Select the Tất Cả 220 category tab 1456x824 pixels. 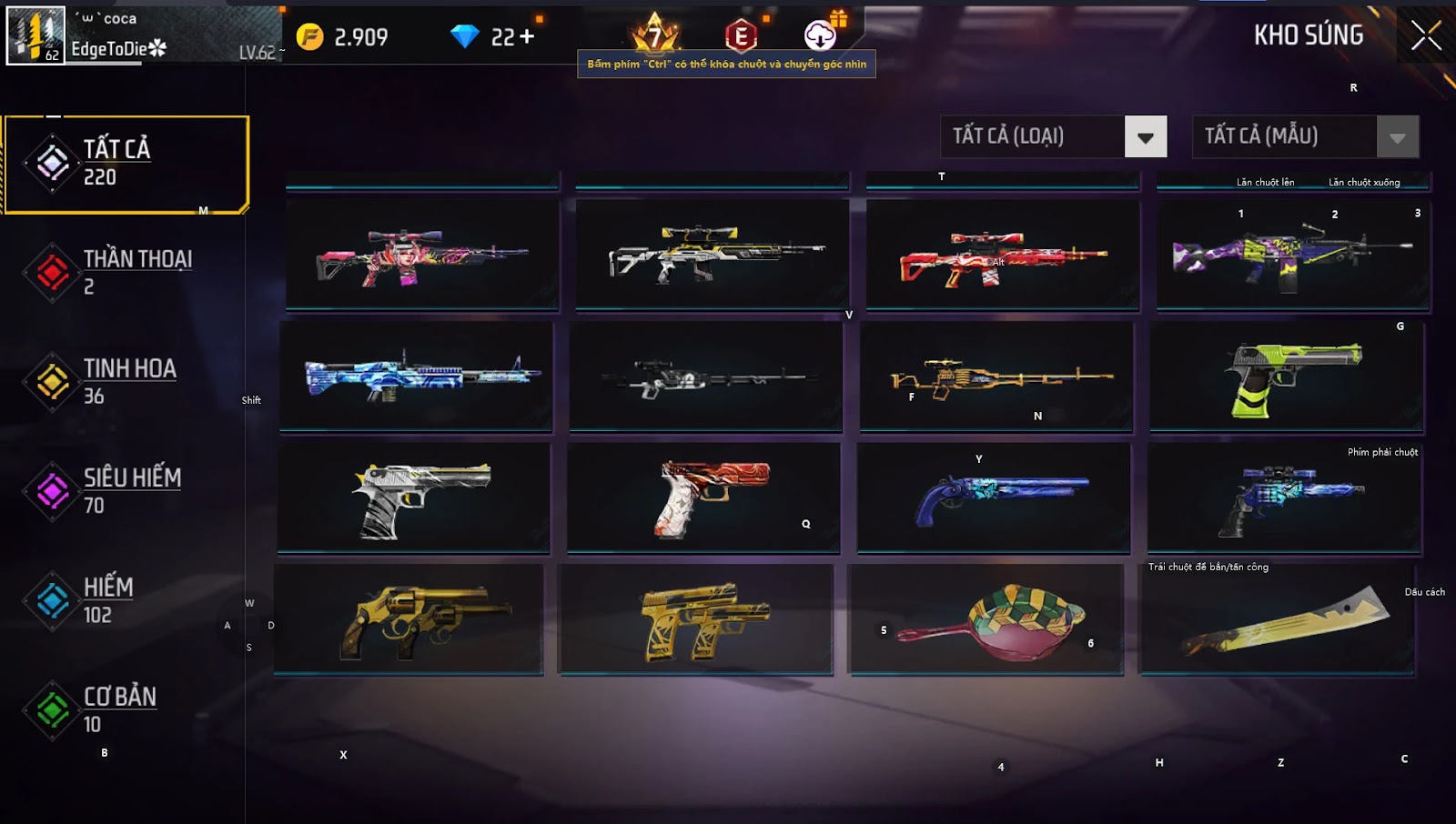126,164
